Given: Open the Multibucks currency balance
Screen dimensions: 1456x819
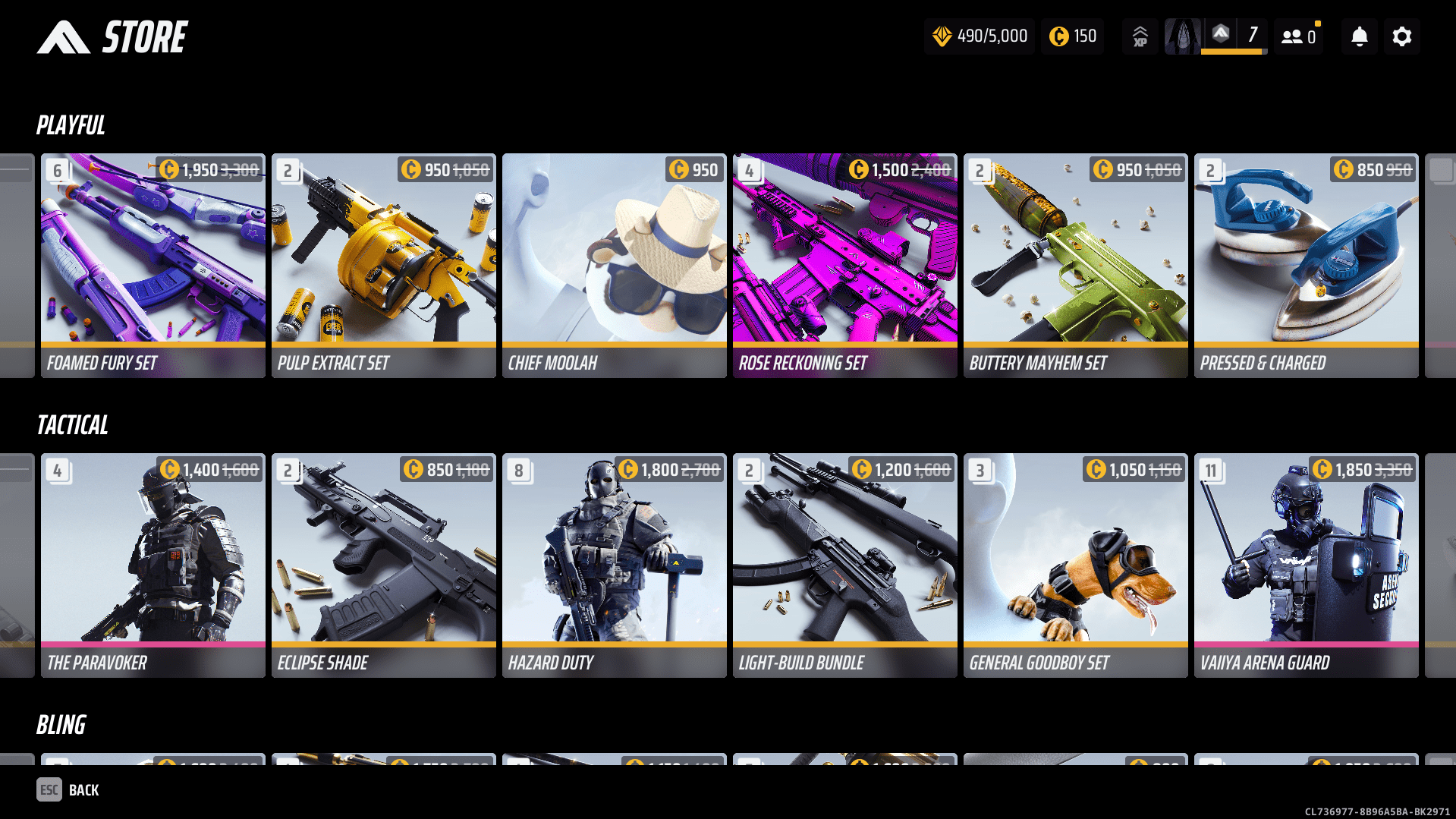Looking at the screenshot, I should [980, 36].
